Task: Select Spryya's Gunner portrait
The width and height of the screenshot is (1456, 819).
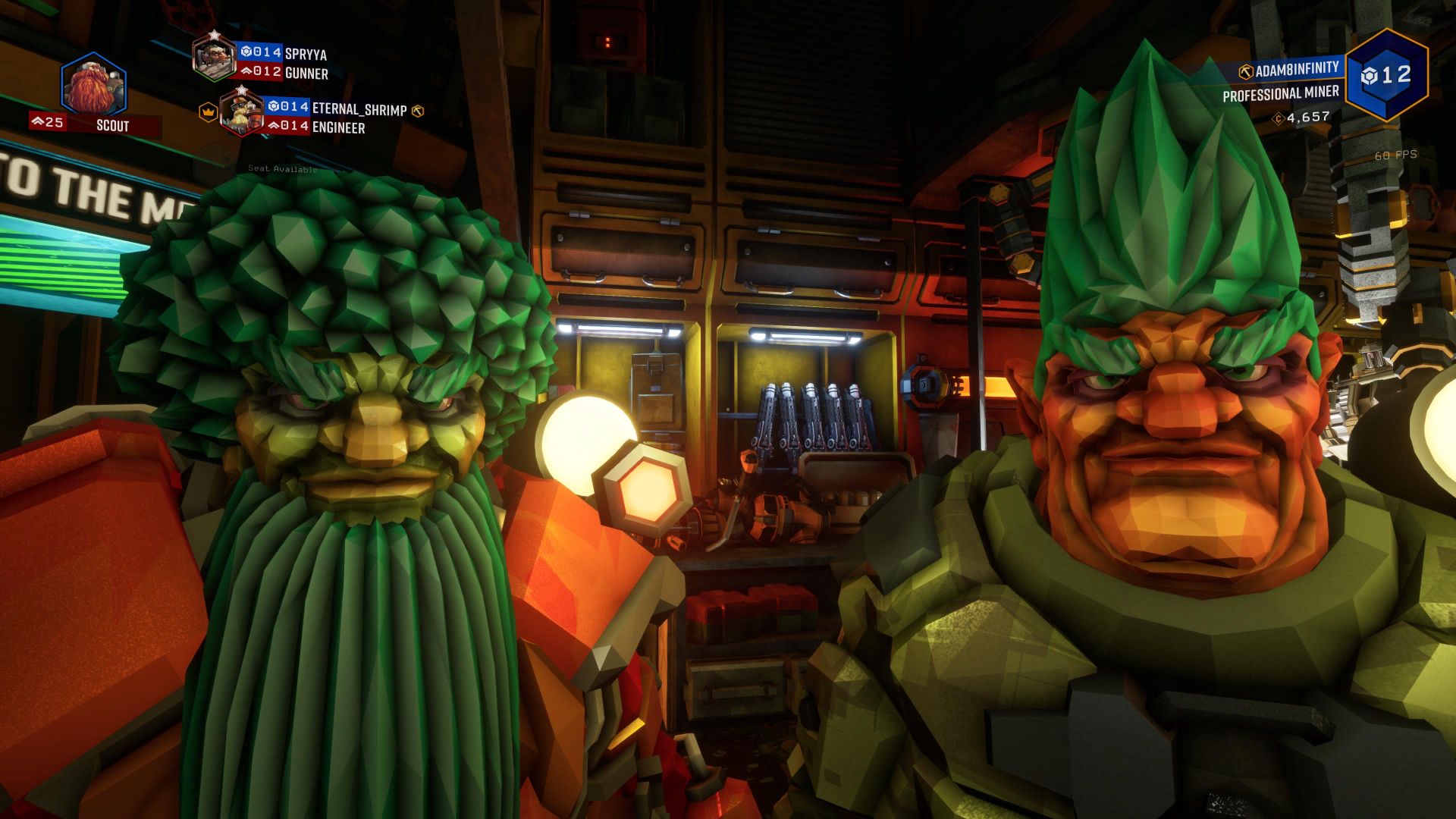Action: pyautogui.click(x=214, y=57)
